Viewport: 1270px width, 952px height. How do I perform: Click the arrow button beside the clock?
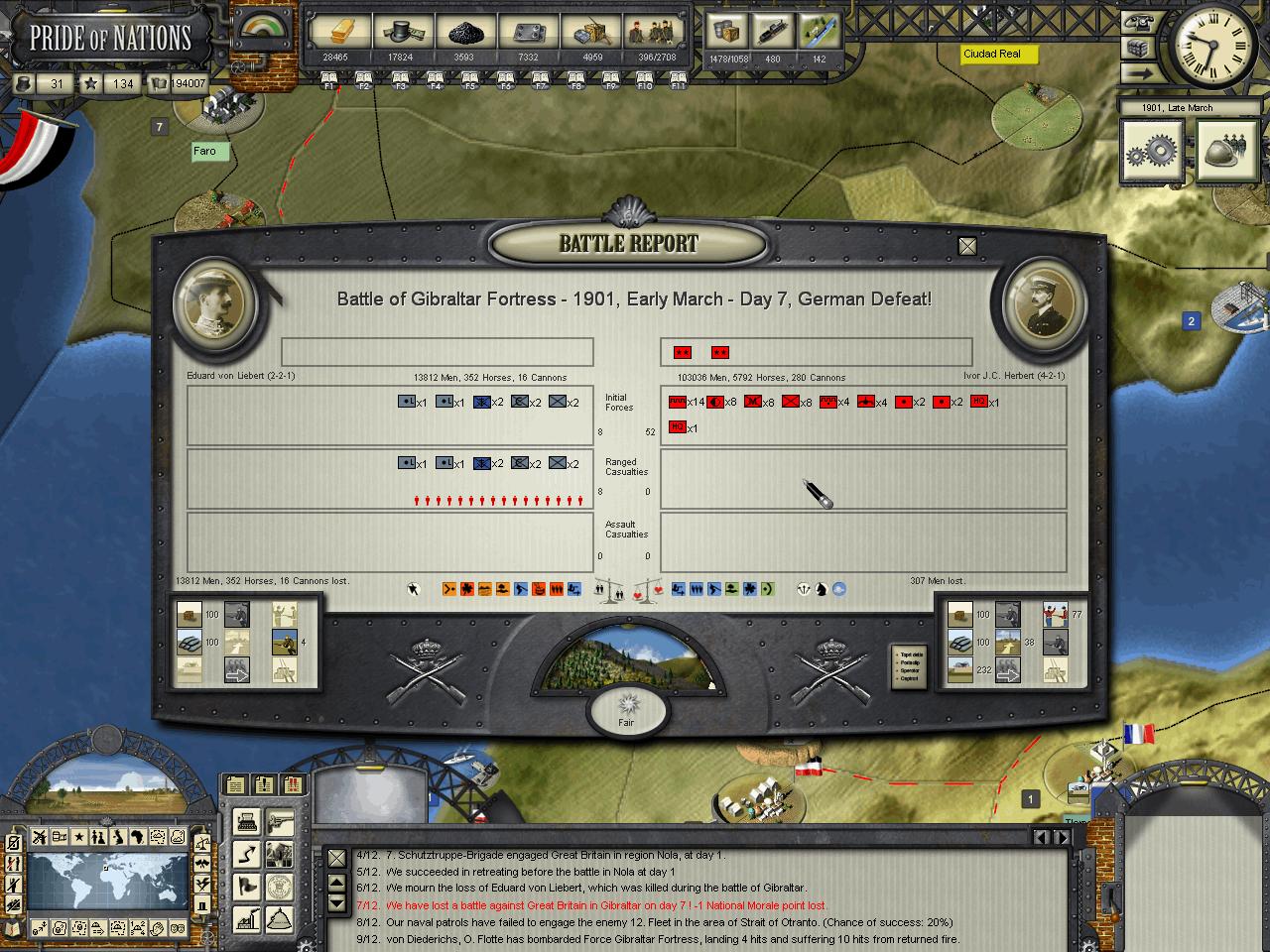(x=1138, y=72)
